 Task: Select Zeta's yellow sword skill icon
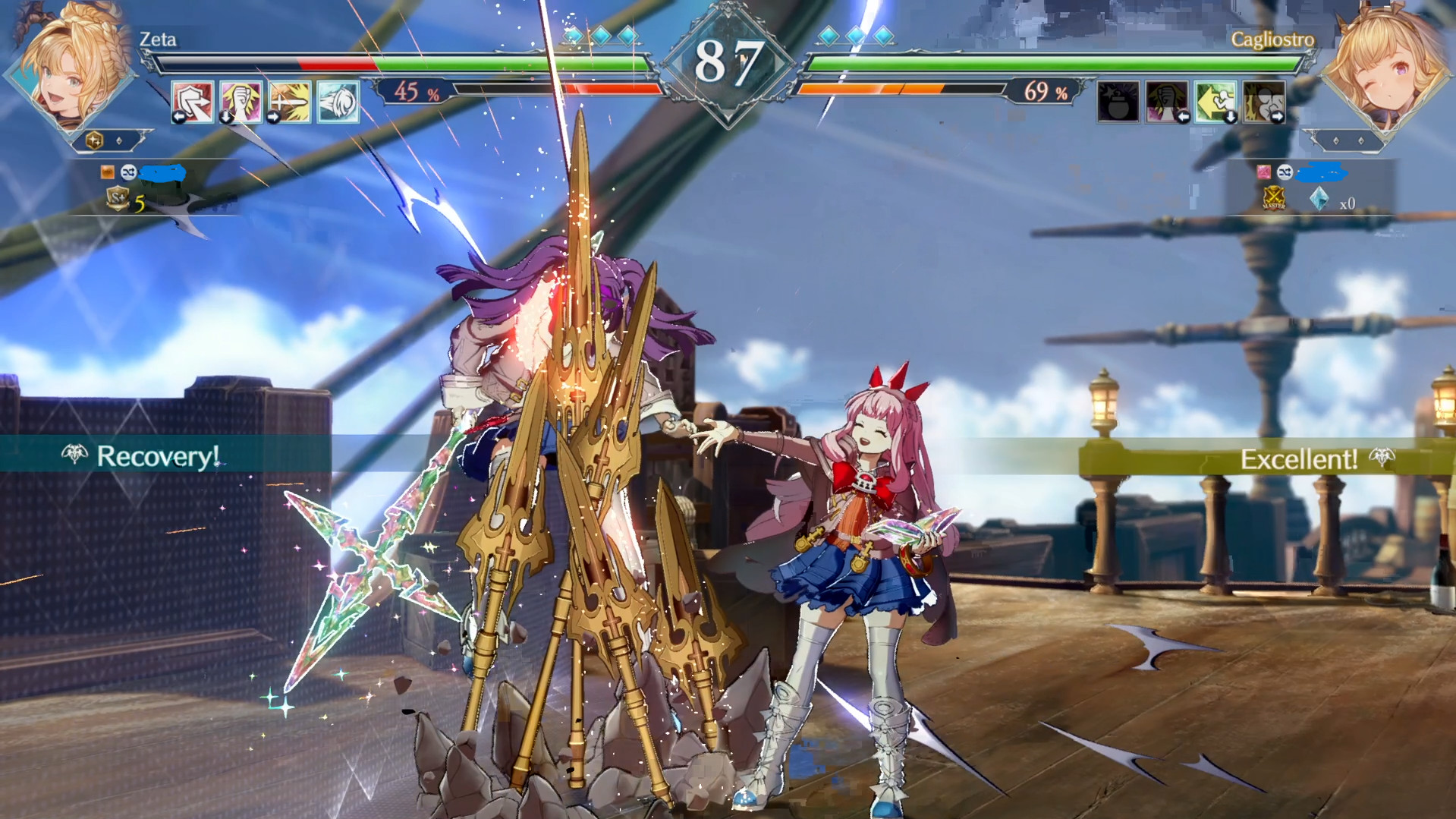pos(291,101)
